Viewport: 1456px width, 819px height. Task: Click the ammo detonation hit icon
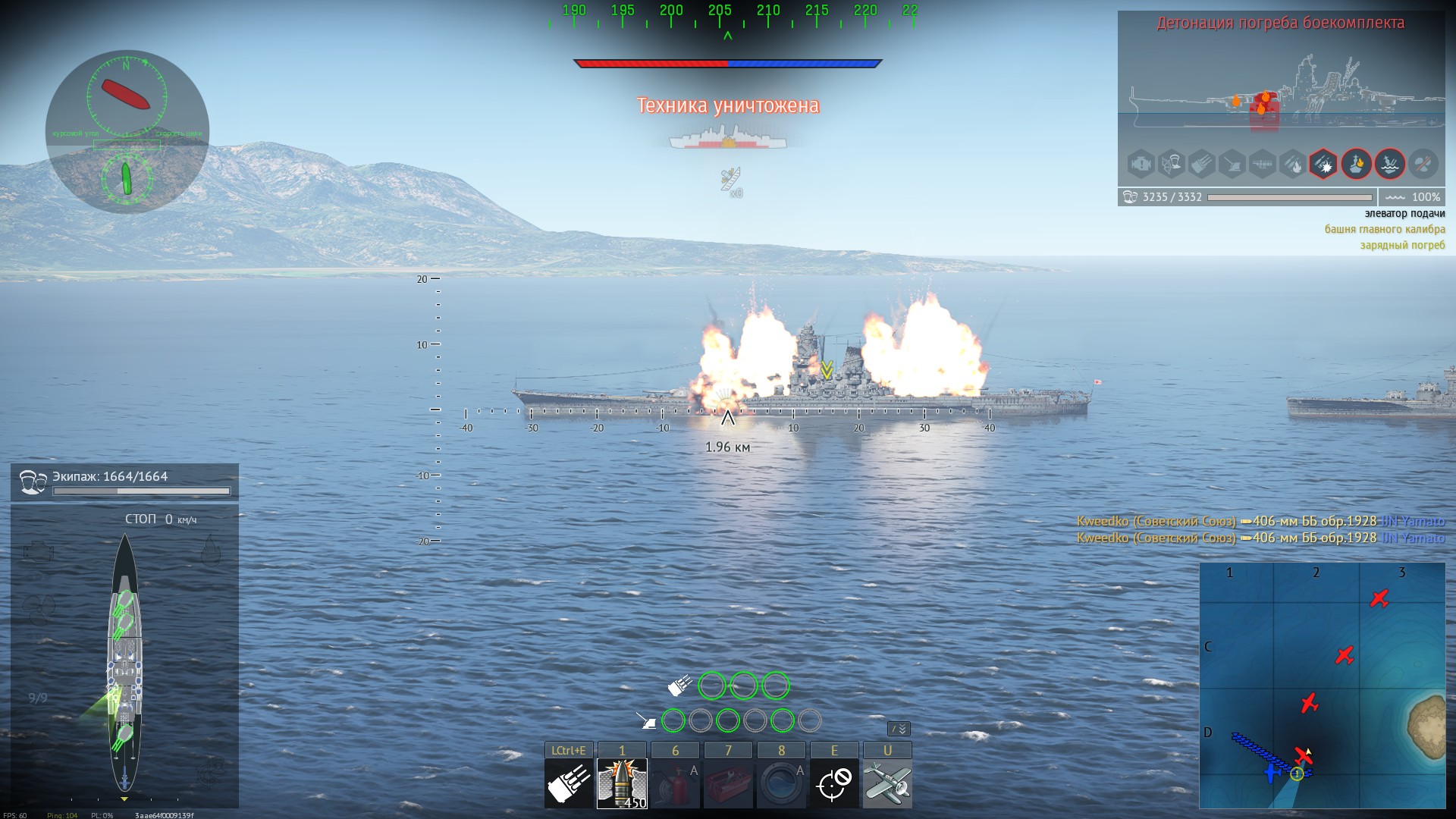1323,164
